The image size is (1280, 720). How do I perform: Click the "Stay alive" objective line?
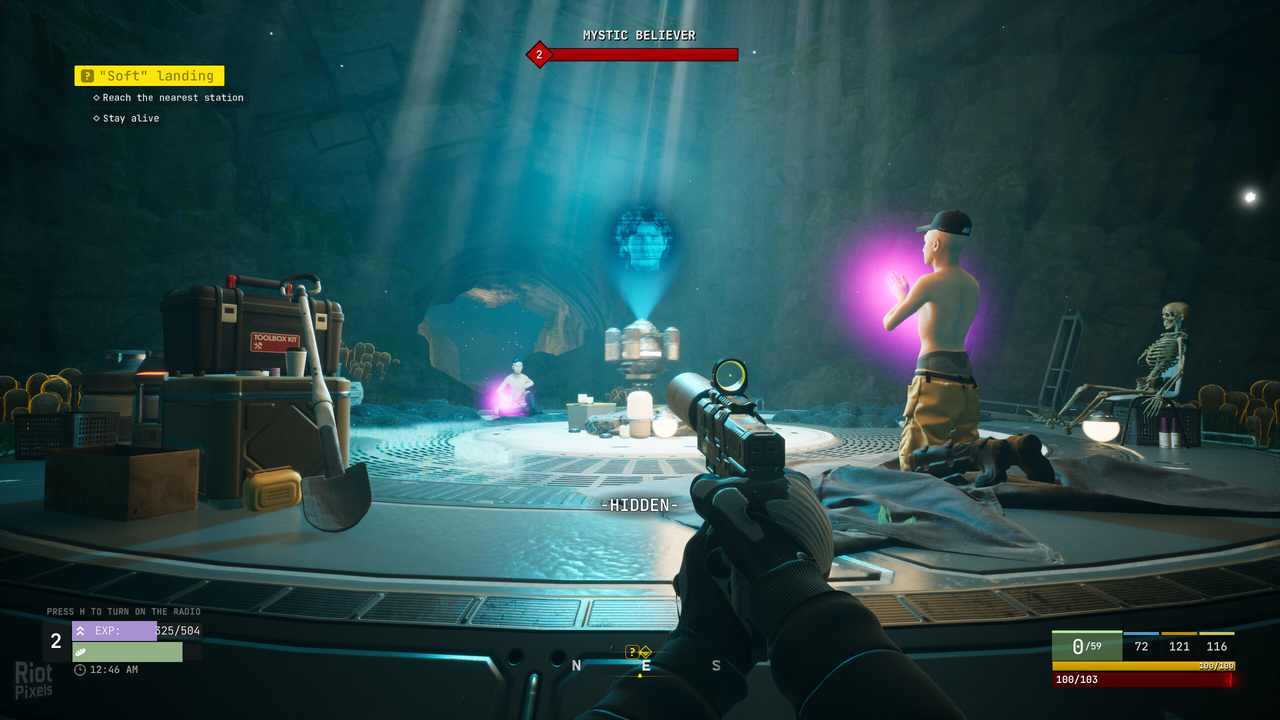(130, 118)
